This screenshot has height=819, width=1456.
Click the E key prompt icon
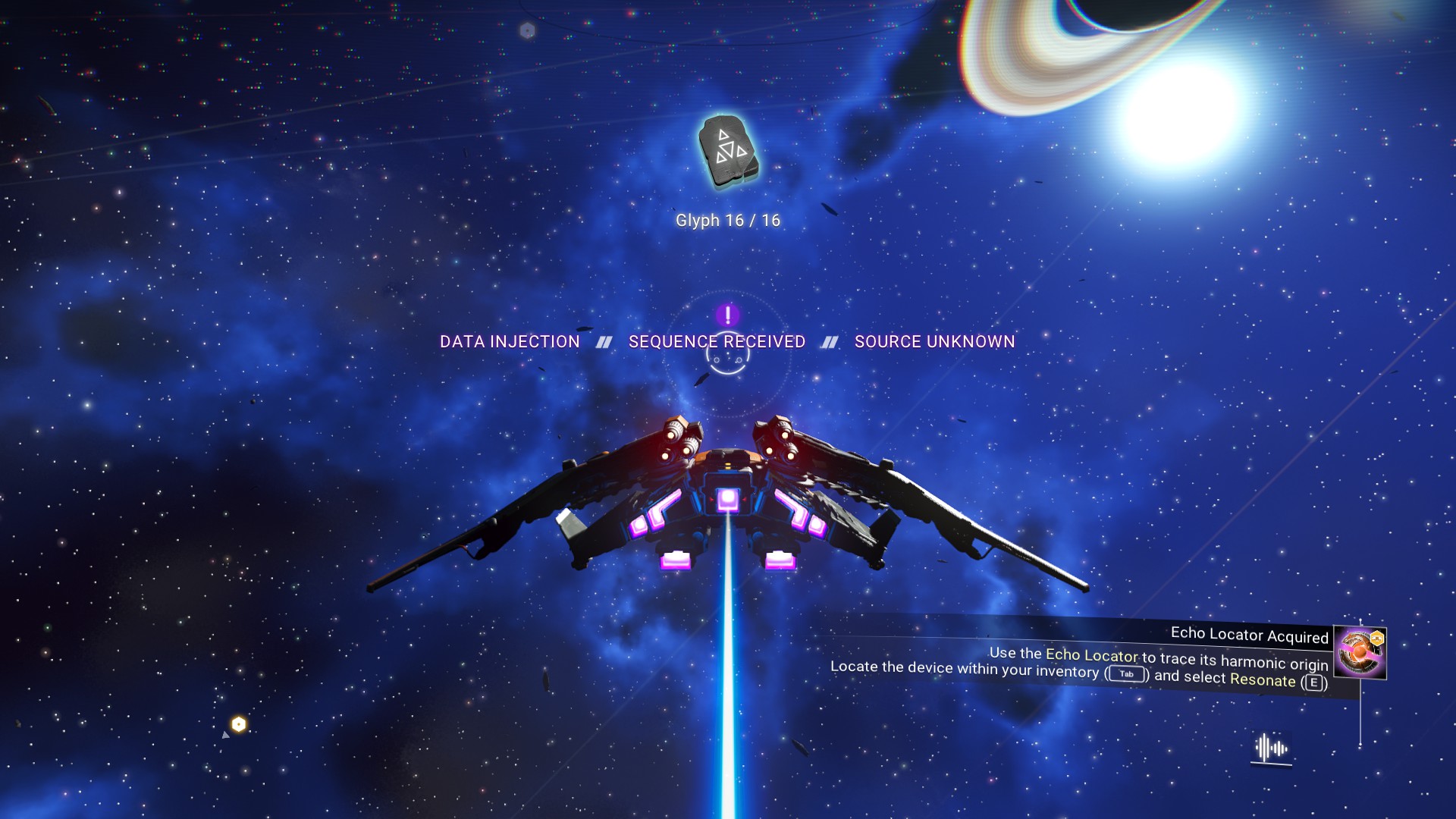[x=1313, y=682]
